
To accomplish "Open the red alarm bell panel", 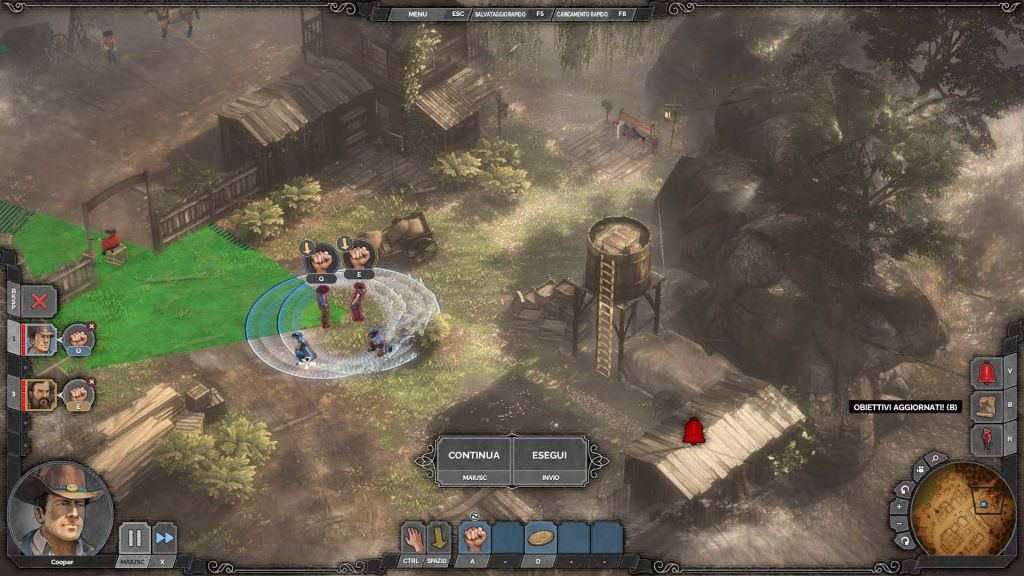I will click(987, 373).
